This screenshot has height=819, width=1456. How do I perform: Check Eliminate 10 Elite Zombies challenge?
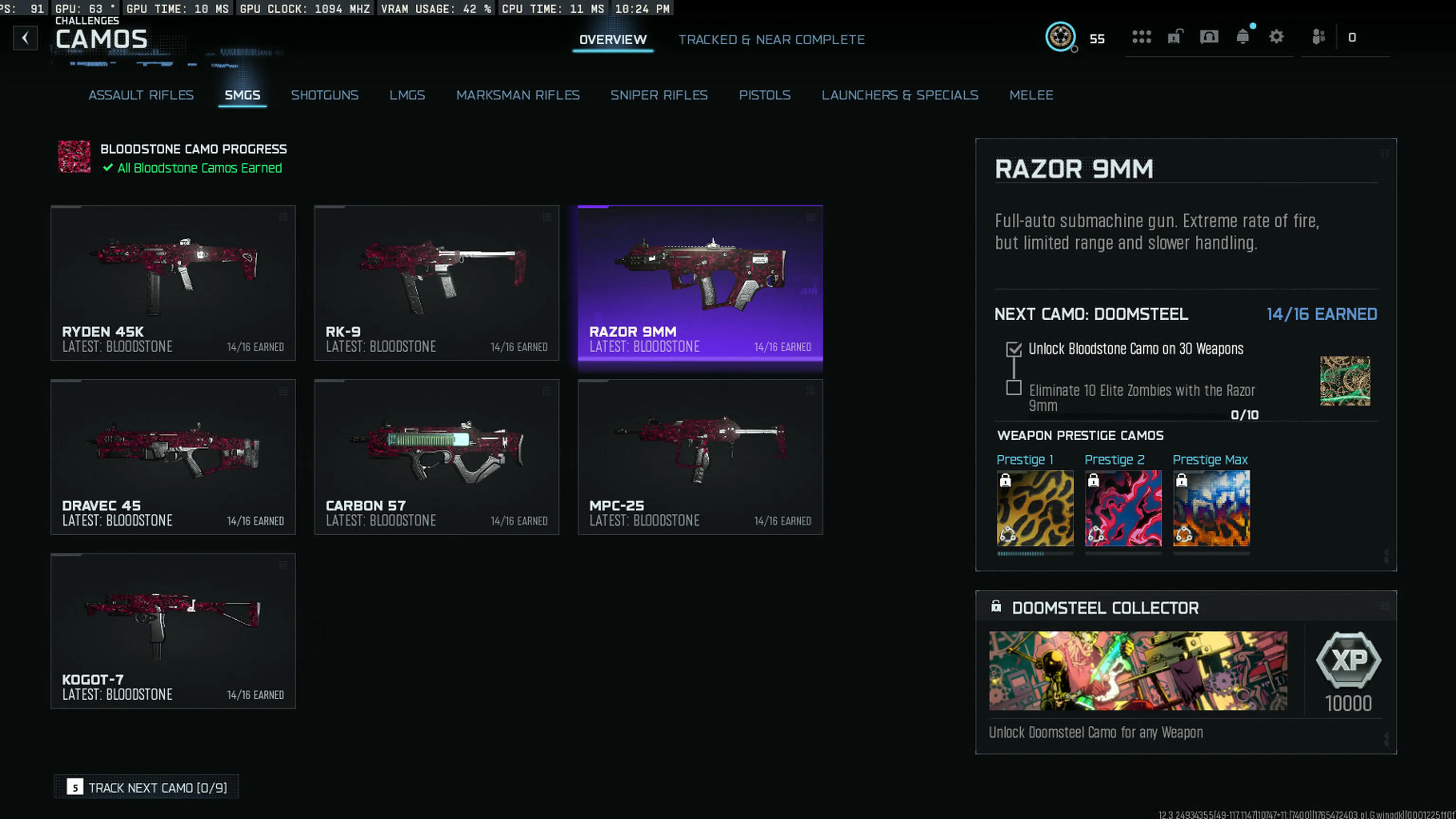[1014, 389]
